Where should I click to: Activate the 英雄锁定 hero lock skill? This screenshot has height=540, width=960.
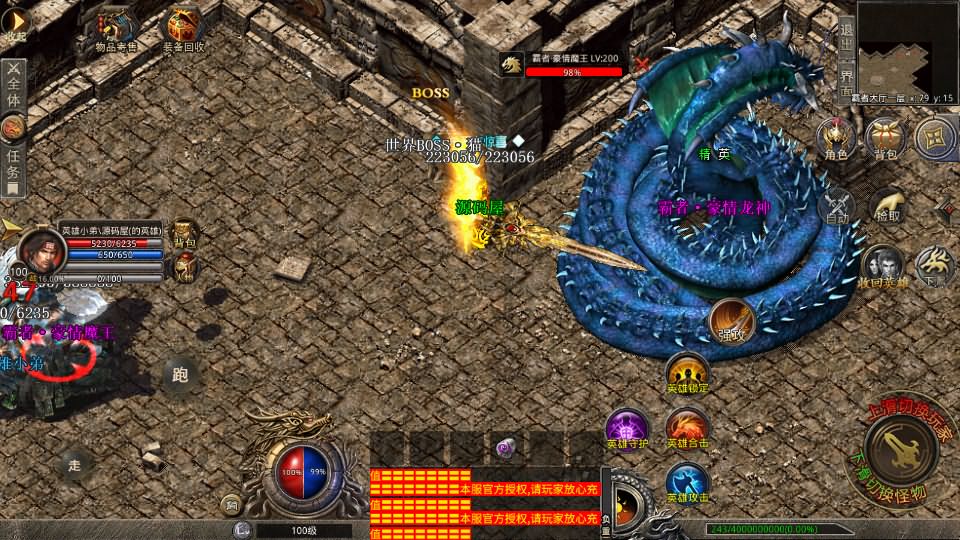pyautogui.click(x=687, y=372)
